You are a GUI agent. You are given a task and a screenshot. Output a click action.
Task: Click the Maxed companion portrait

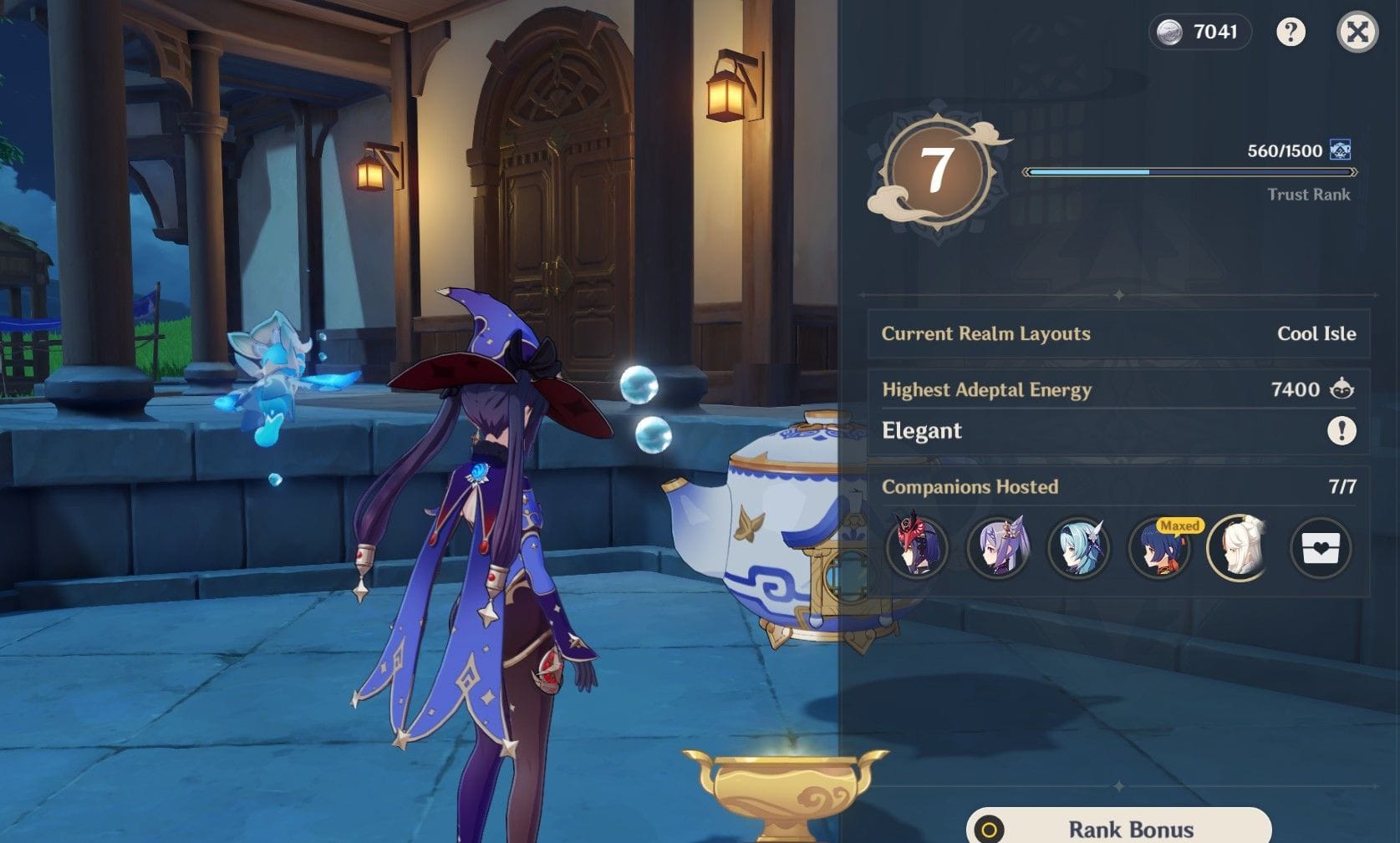pos(1159,549)
